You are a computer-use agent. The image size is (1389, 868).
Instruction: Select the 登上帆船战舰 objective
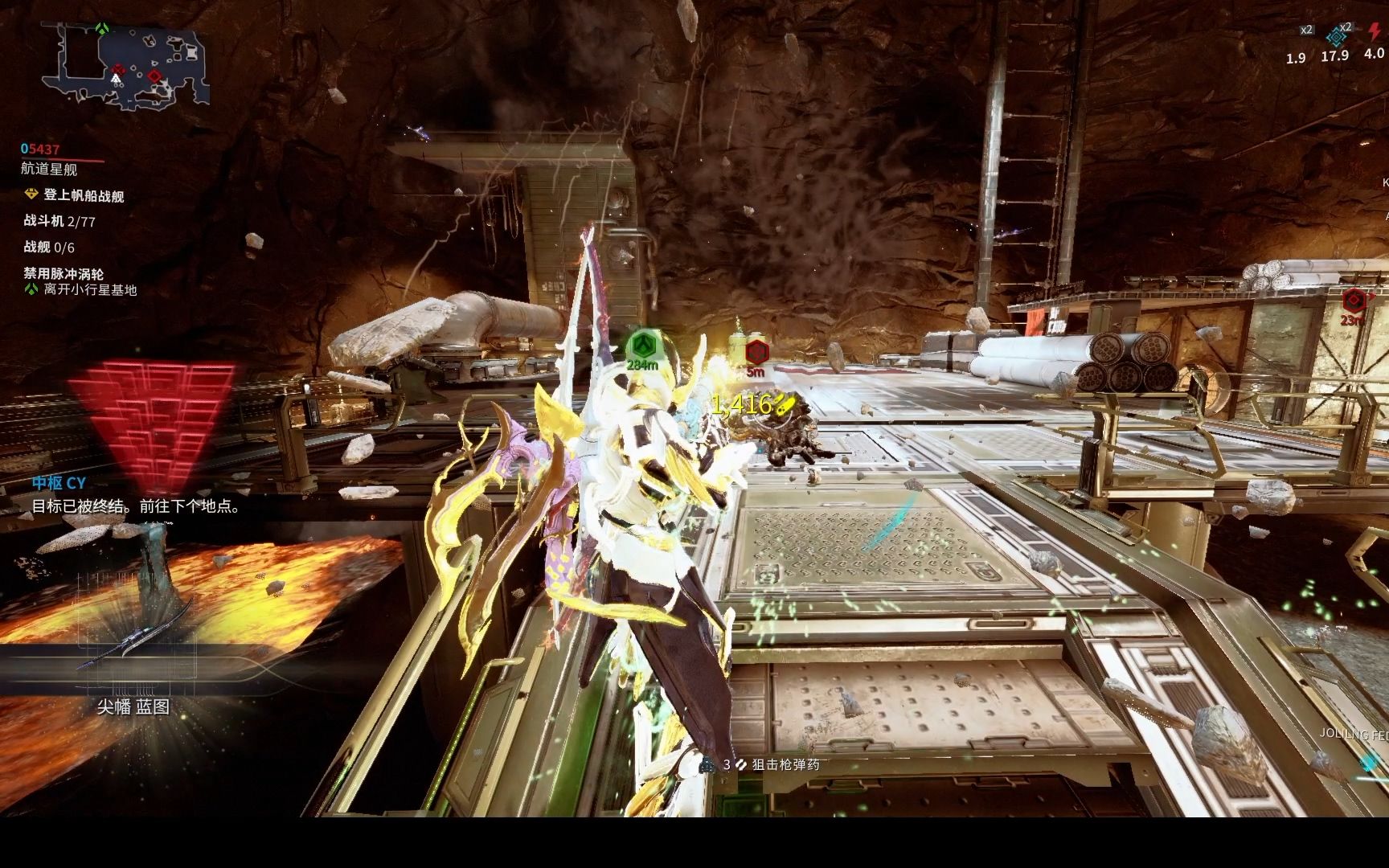point(84,195)
